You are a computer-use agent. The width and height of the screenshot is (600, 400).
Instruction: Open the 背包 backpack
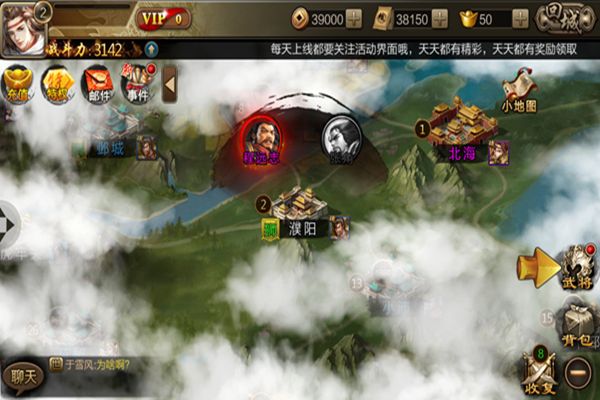tap(574, 326)
